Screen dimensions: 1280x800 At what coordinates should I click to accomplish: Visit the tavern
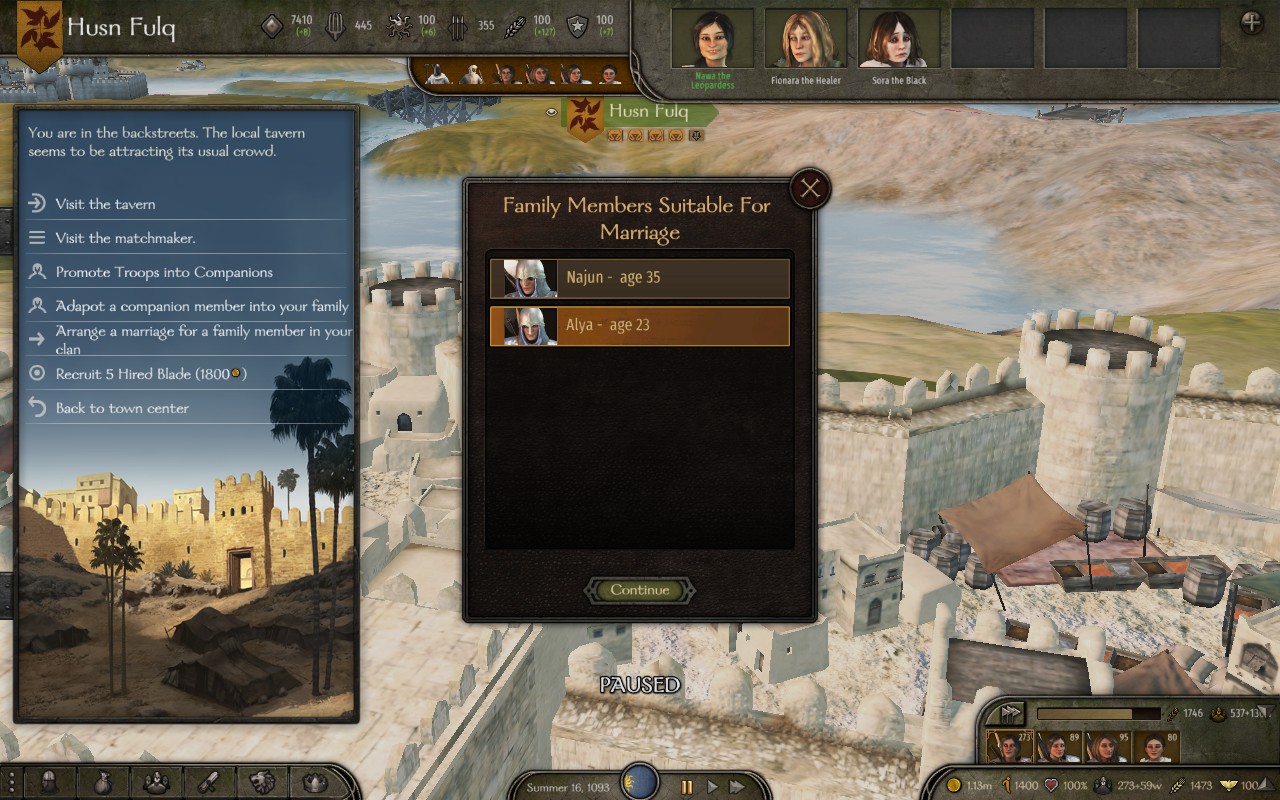pos(105,204)
